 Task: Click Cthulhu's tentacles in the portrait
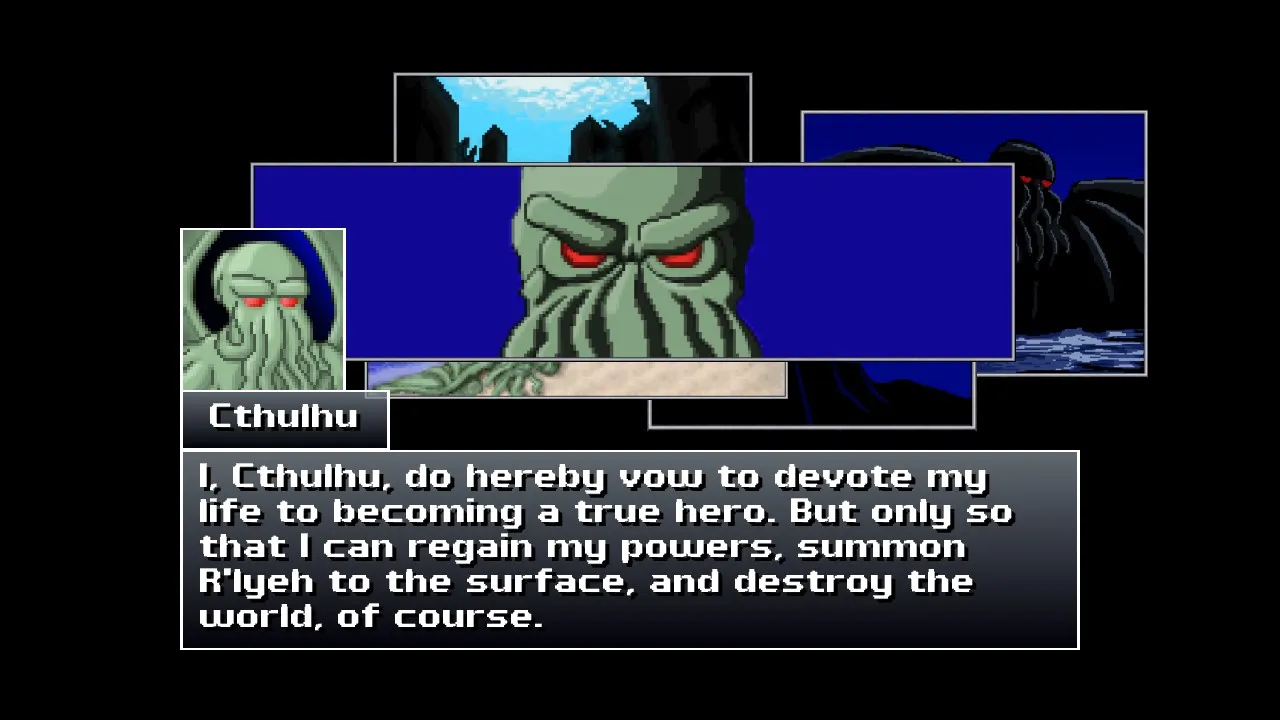pos(270,355)
